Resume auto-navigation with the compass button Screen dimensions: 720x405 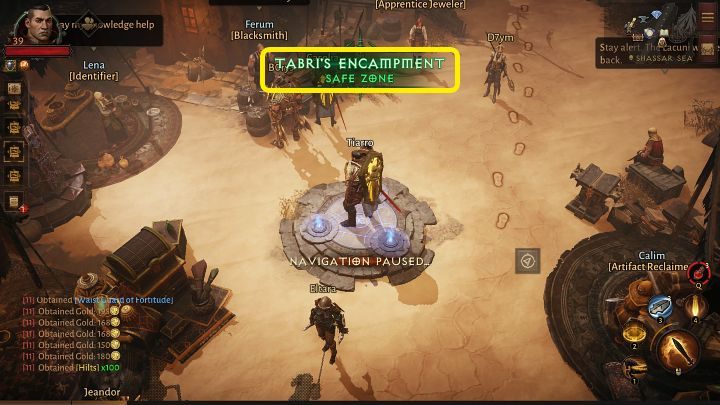point(528,260)
